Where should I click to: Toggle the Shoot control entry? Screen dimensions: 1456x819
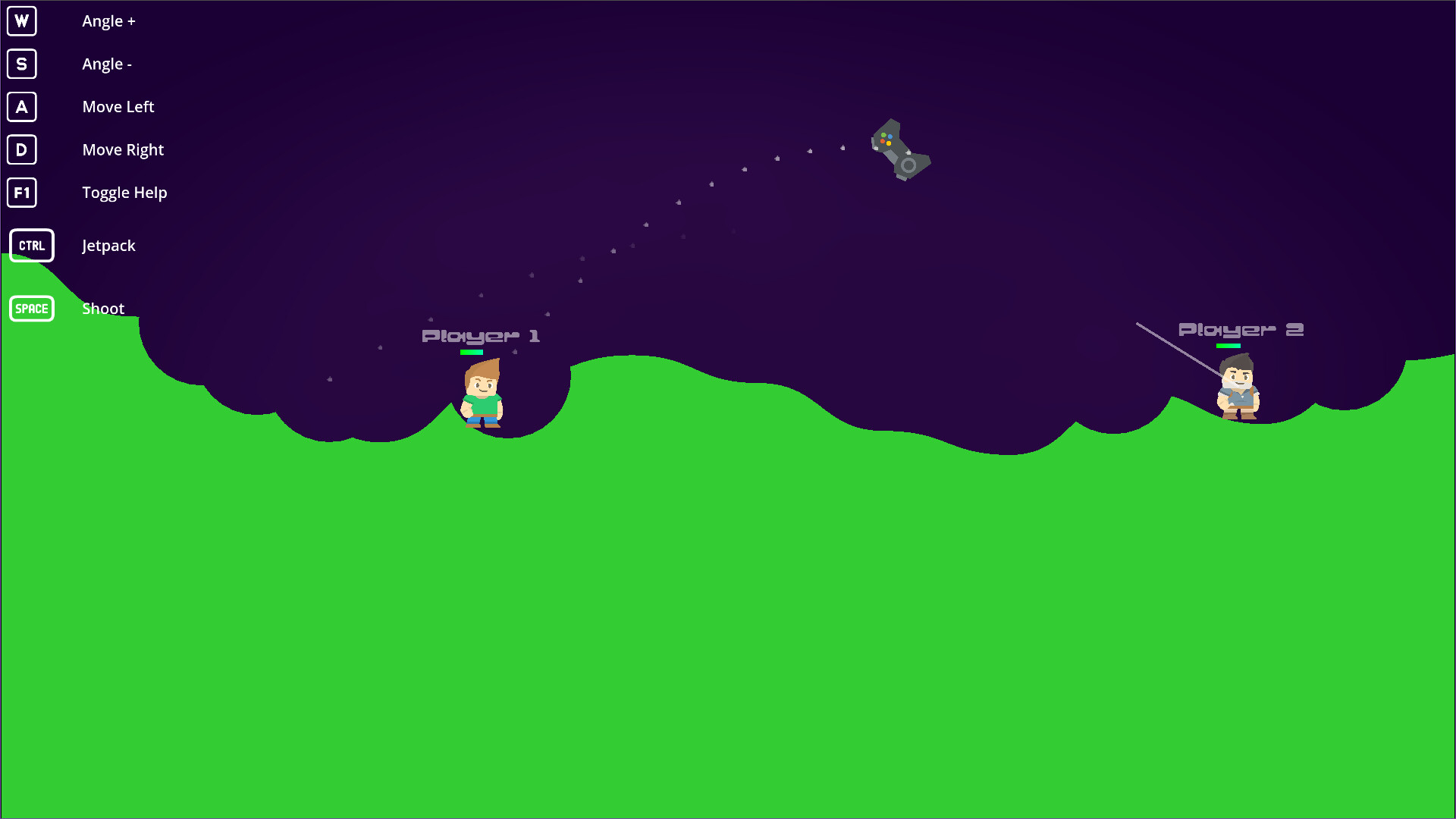click(x=103, y=308)
